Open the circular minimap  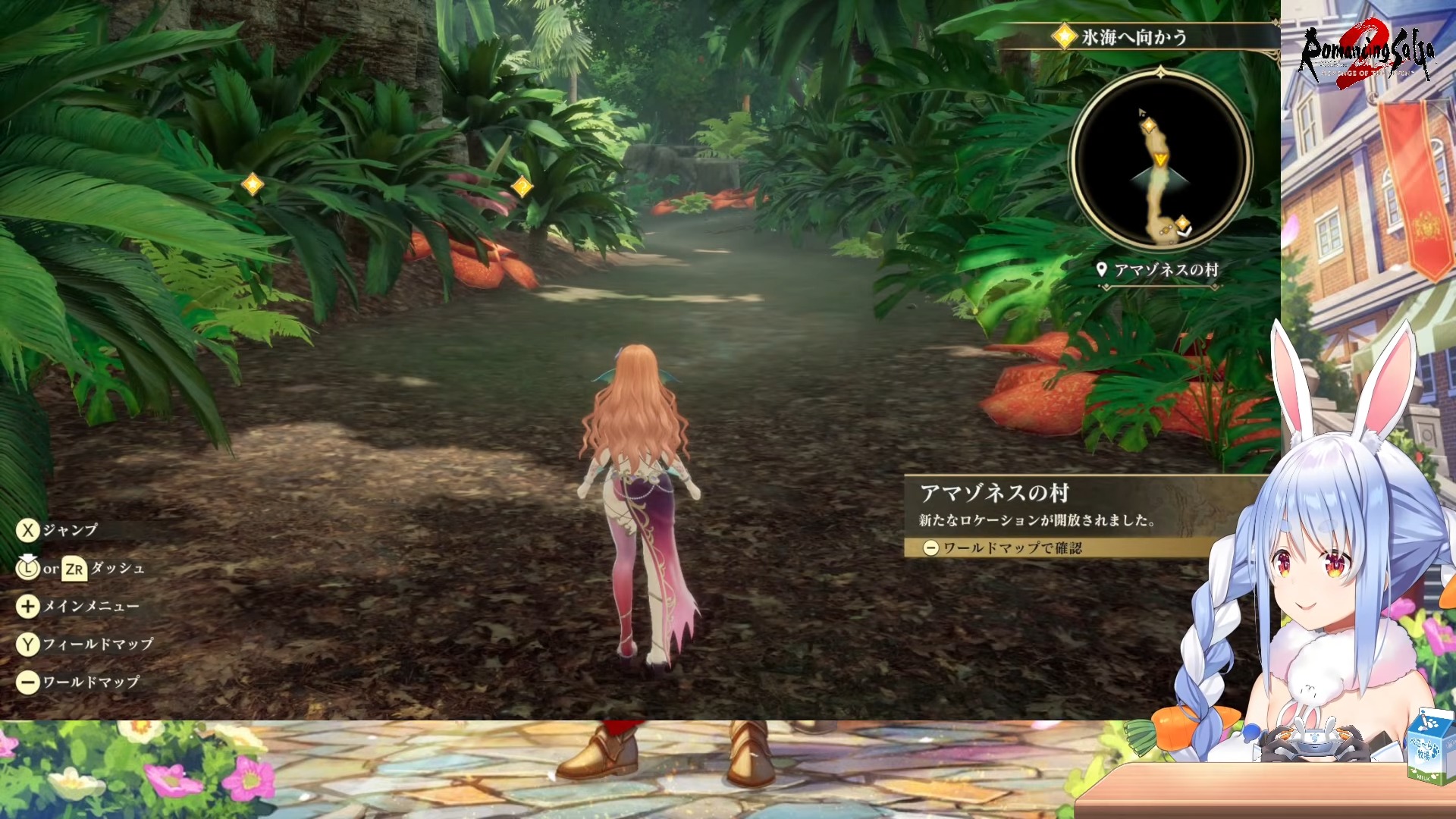click(1160, 161)
